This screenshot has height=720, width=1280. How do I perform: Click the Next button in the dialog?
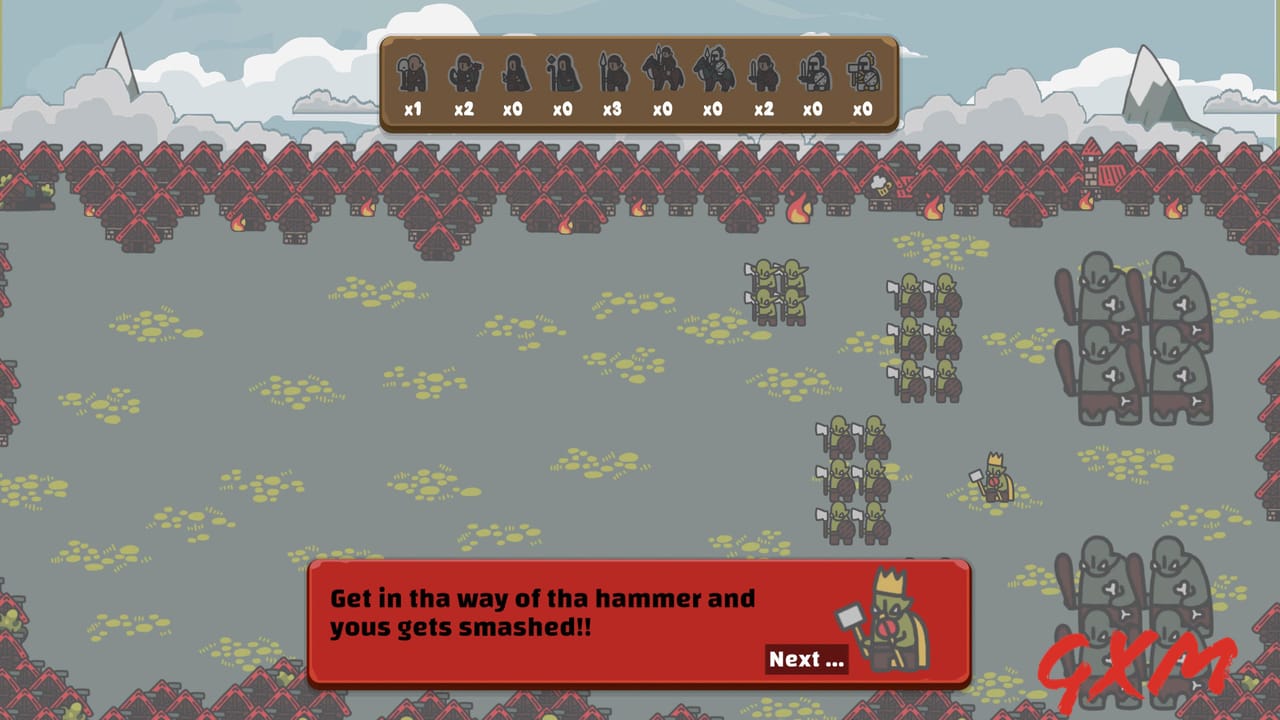coord(806,659)
